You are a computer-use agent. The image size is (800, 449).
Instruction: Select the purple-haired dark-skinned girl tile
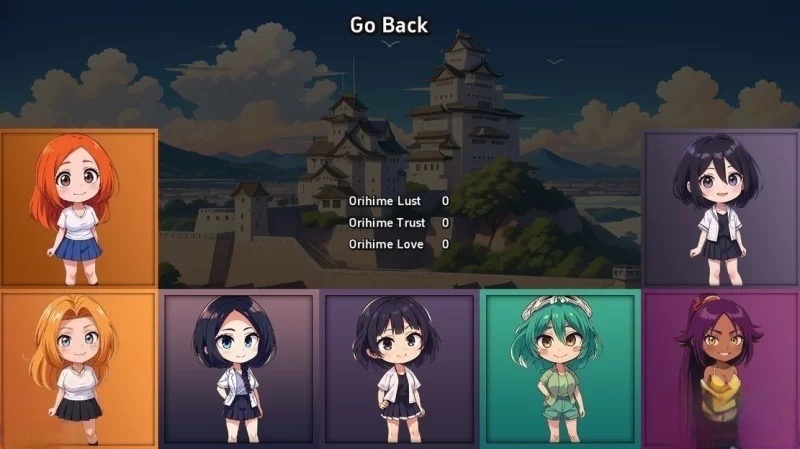721,369
